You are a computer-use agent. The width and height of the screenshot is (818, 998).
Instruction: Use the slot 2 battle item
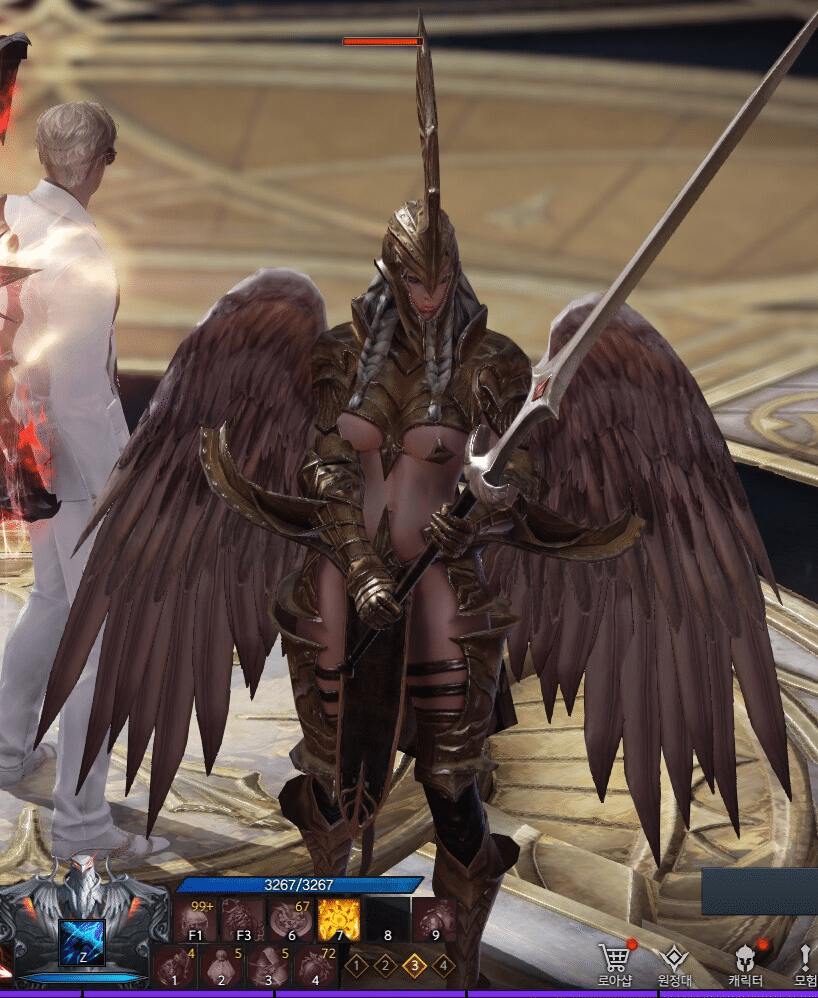[221, 967]
